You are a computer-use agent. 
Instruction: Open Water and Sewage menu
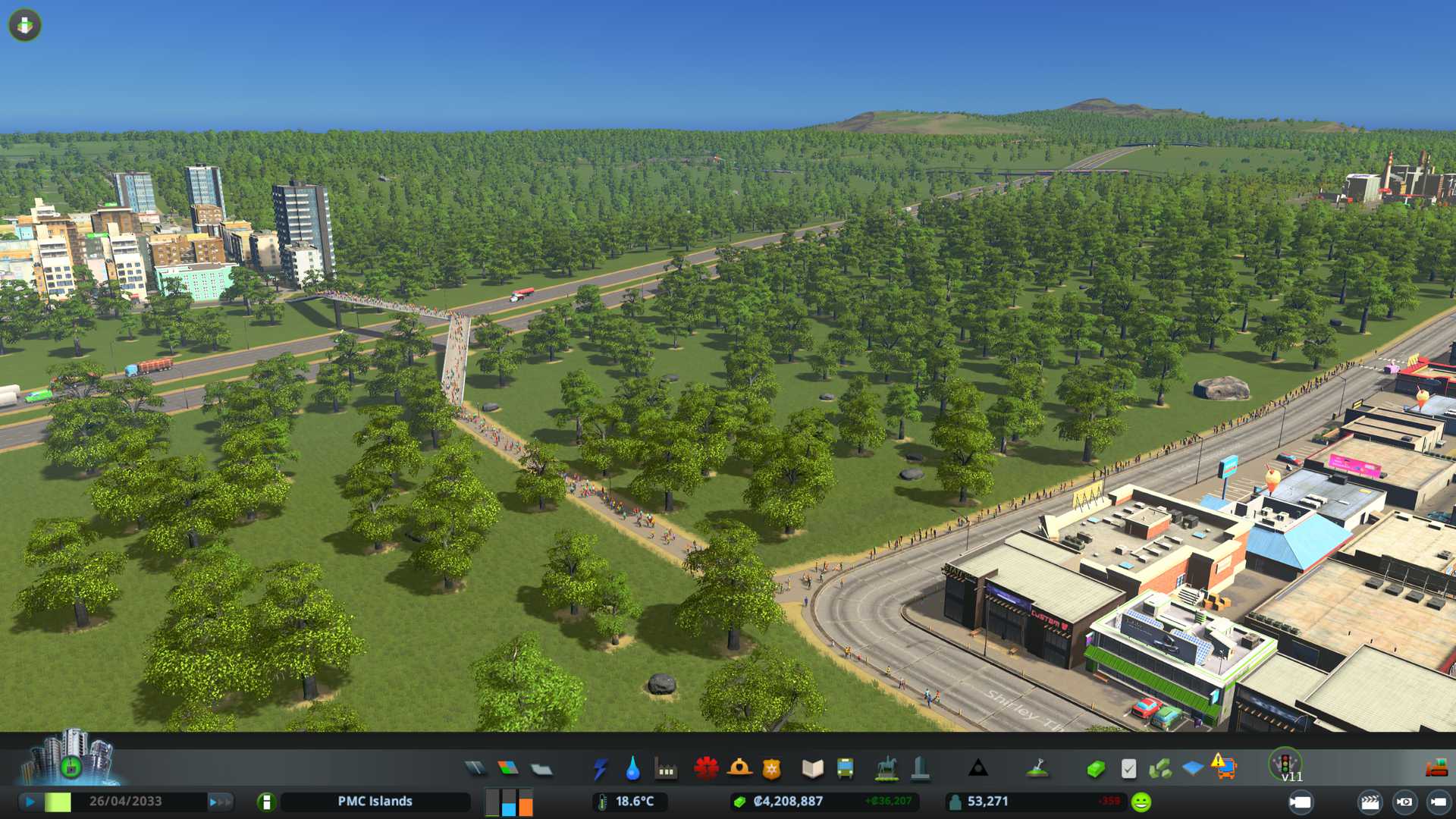coord(632,769)
